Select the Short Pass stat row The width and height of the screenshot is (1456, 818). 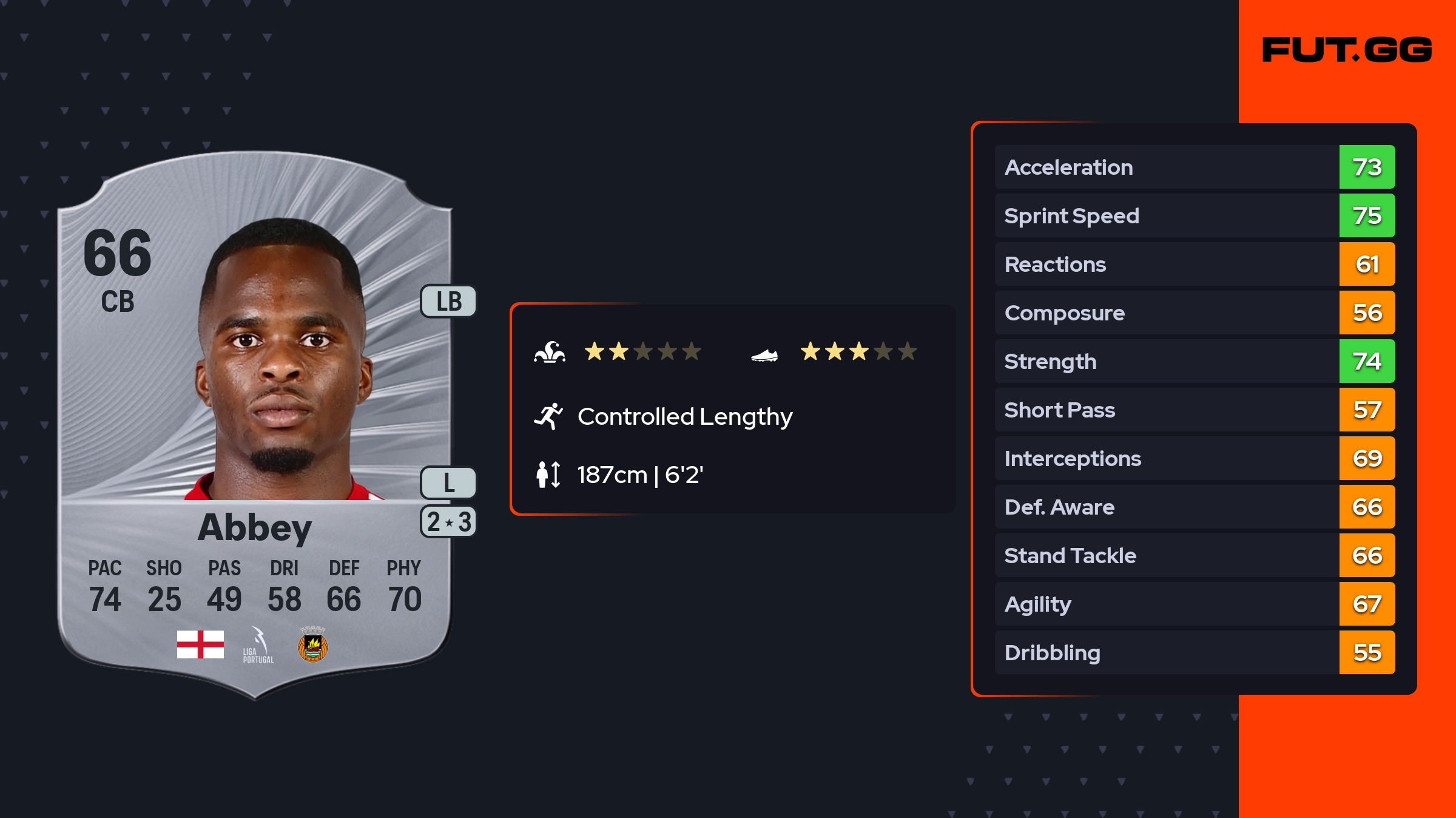[x=1194, y=410]
